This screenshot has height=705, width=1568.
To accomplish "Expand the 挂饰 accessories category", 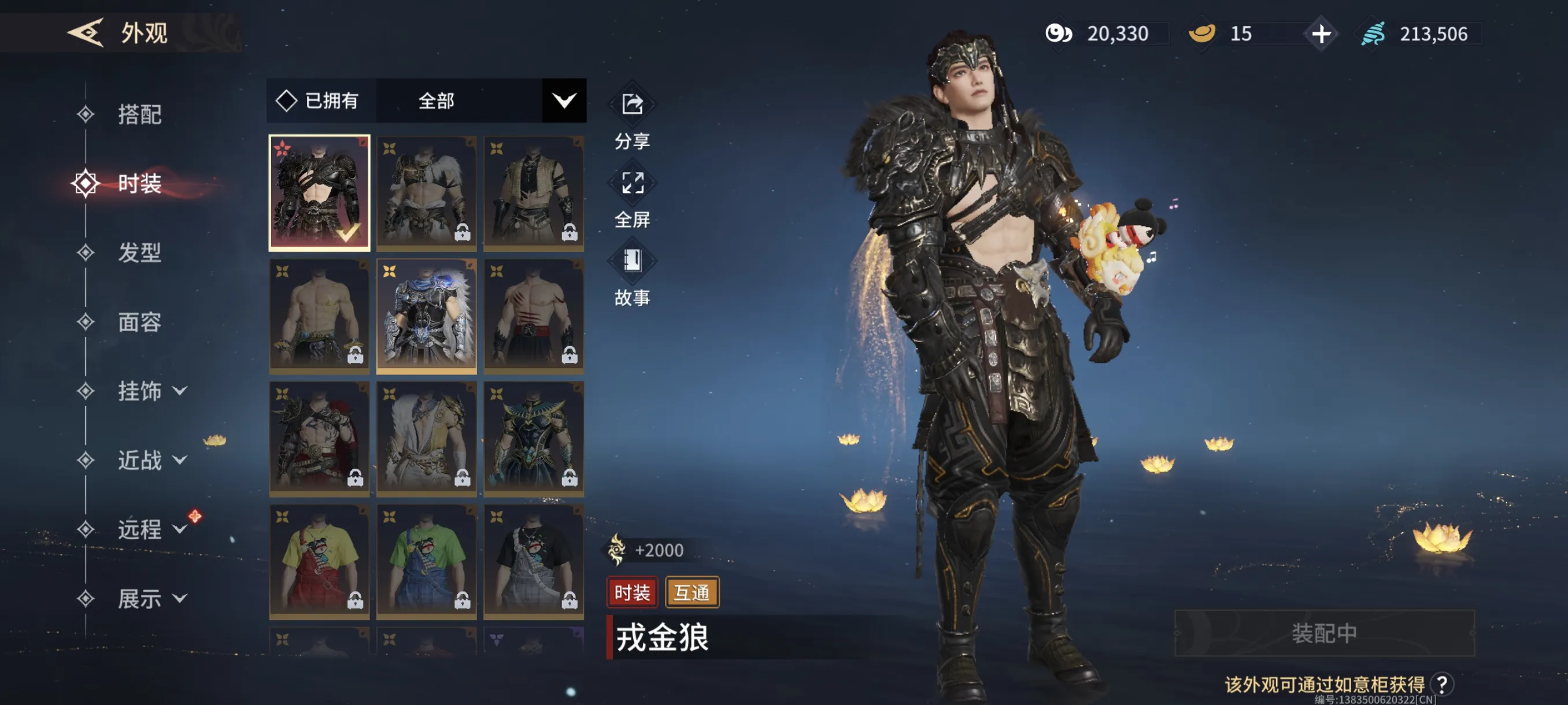I will 151,391.
